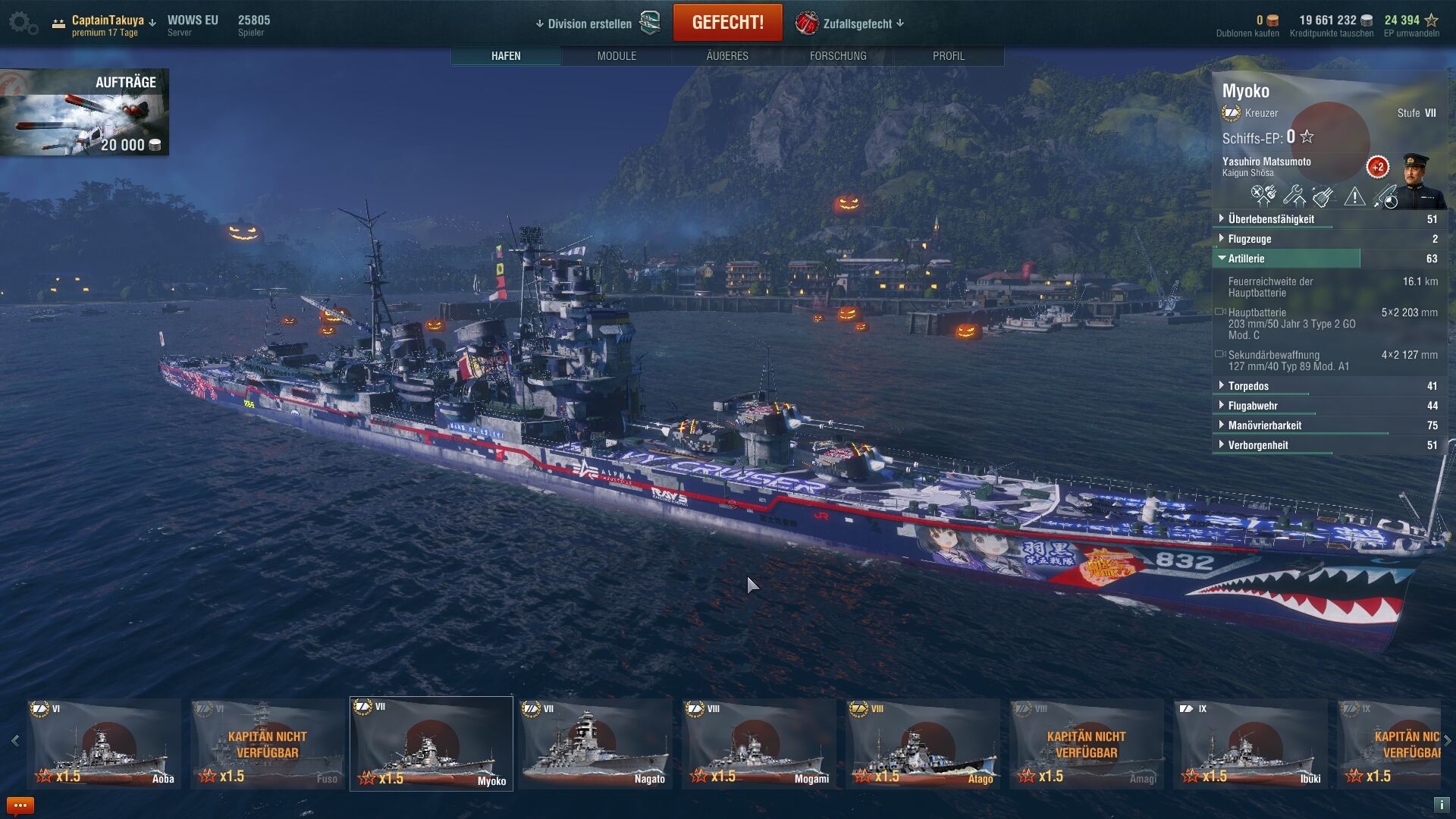
Task: Switch to the MODULE tab
Action: pos(617,56)
